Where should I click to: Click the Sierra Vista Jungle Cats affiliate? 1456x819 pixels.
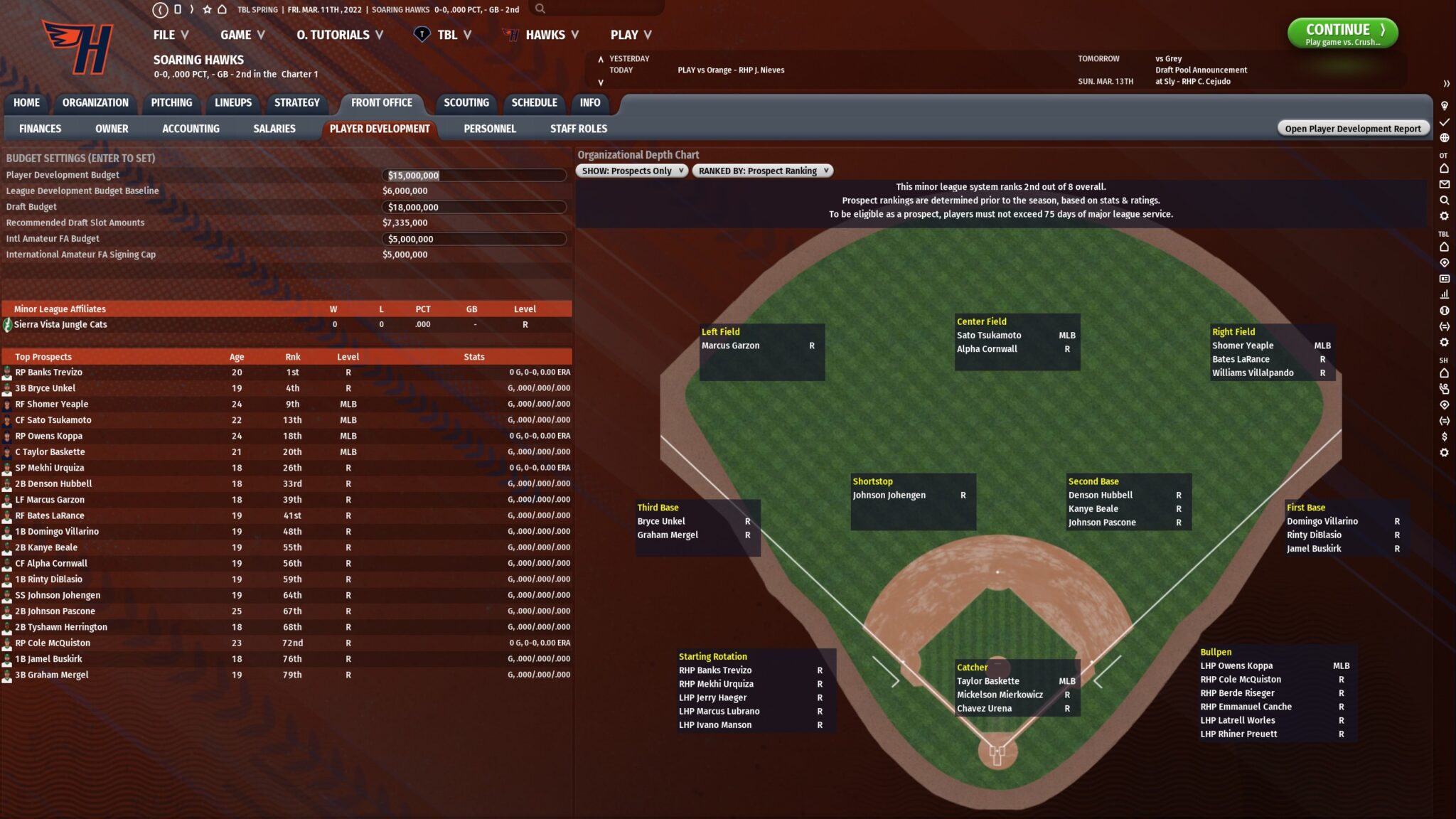pos(61,324)
